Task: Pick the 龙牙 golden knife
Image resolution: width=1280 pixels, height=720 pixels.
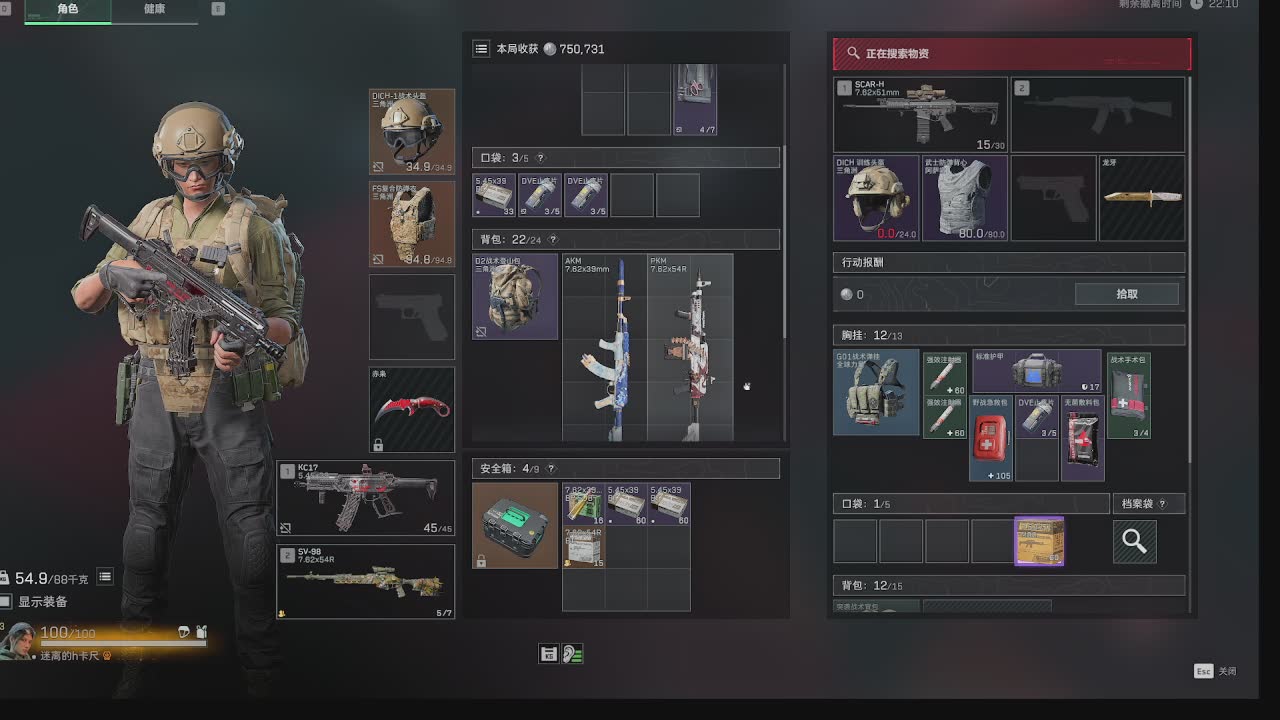Action: 1142,197
